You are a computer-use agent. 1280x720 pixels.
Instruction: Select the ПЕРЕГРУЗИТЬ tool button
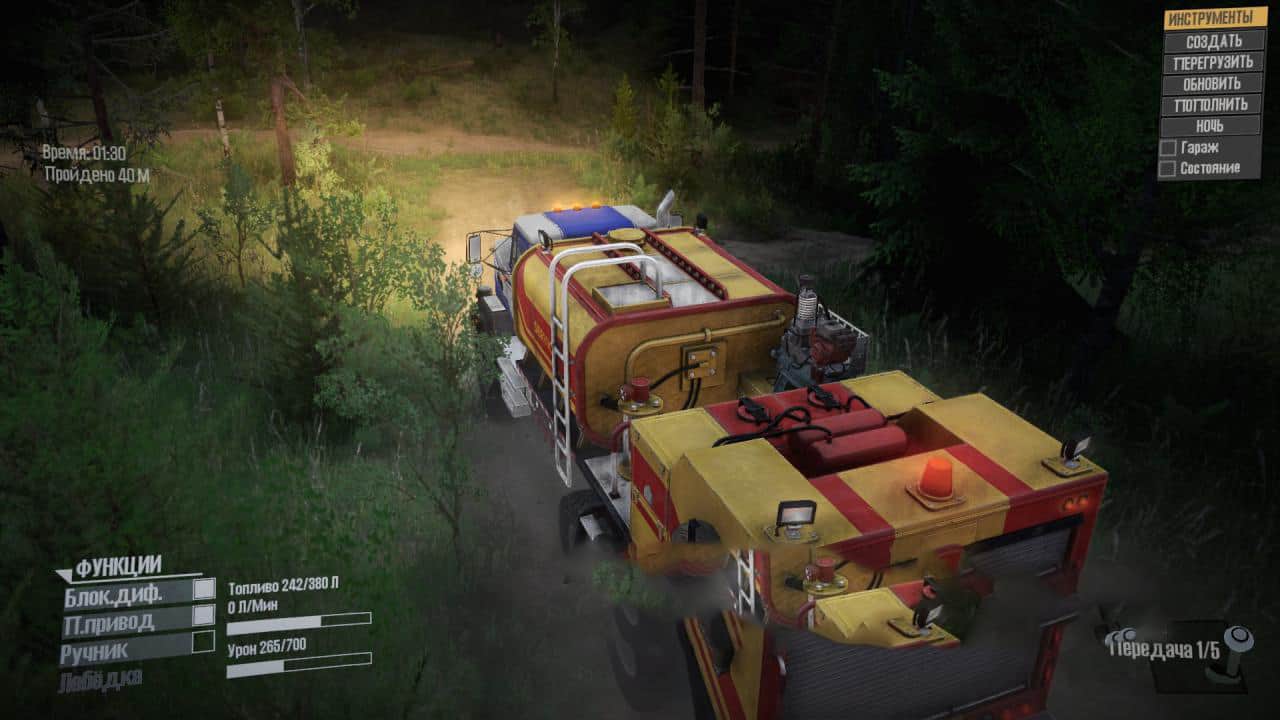1212,62
